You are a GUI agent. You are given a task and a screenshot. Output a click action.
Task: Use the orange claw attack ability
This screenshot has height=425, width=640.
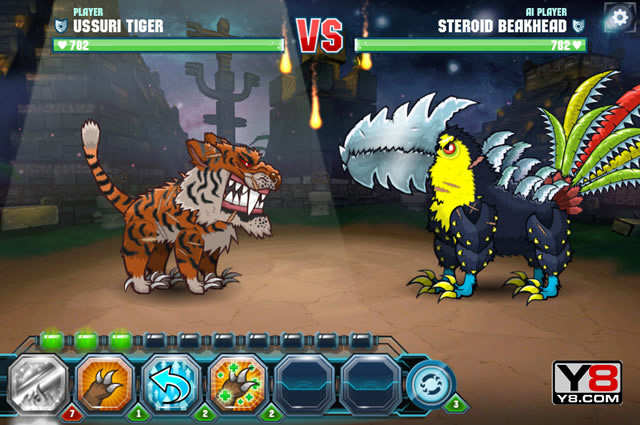104,382
